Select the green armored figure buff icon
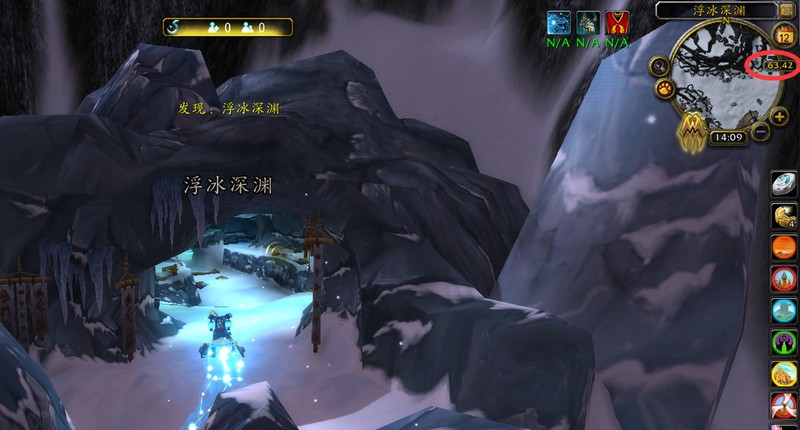 pos(588,23)
